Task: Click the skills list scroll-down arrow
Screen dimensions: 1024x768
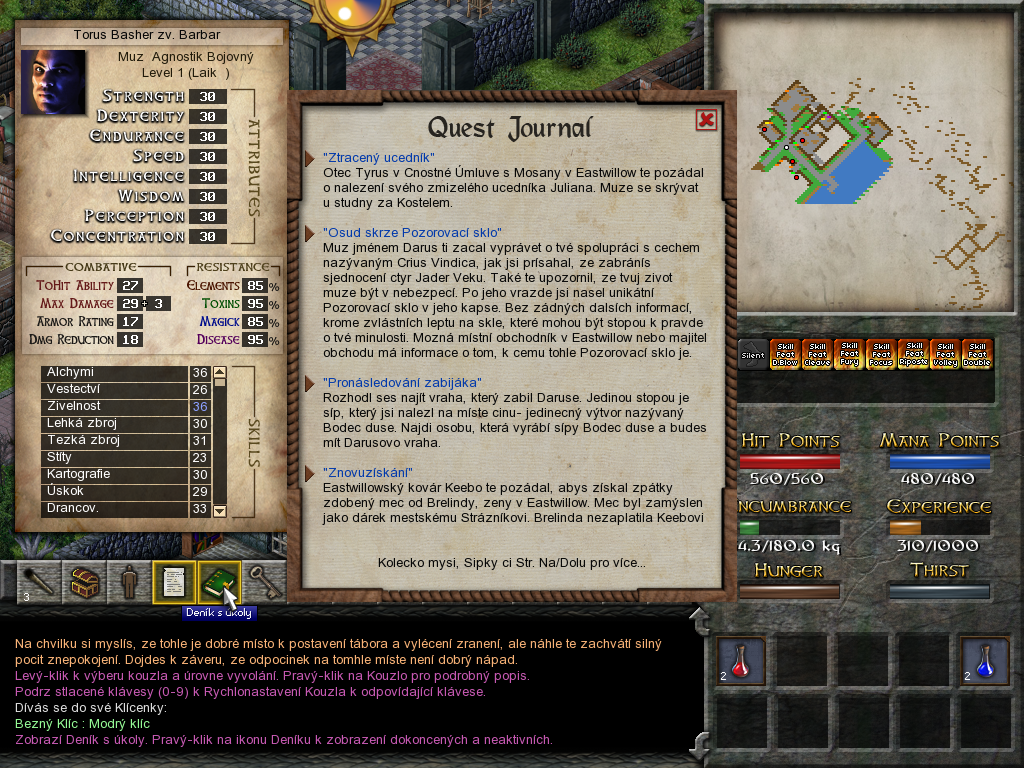Action: 220,510
